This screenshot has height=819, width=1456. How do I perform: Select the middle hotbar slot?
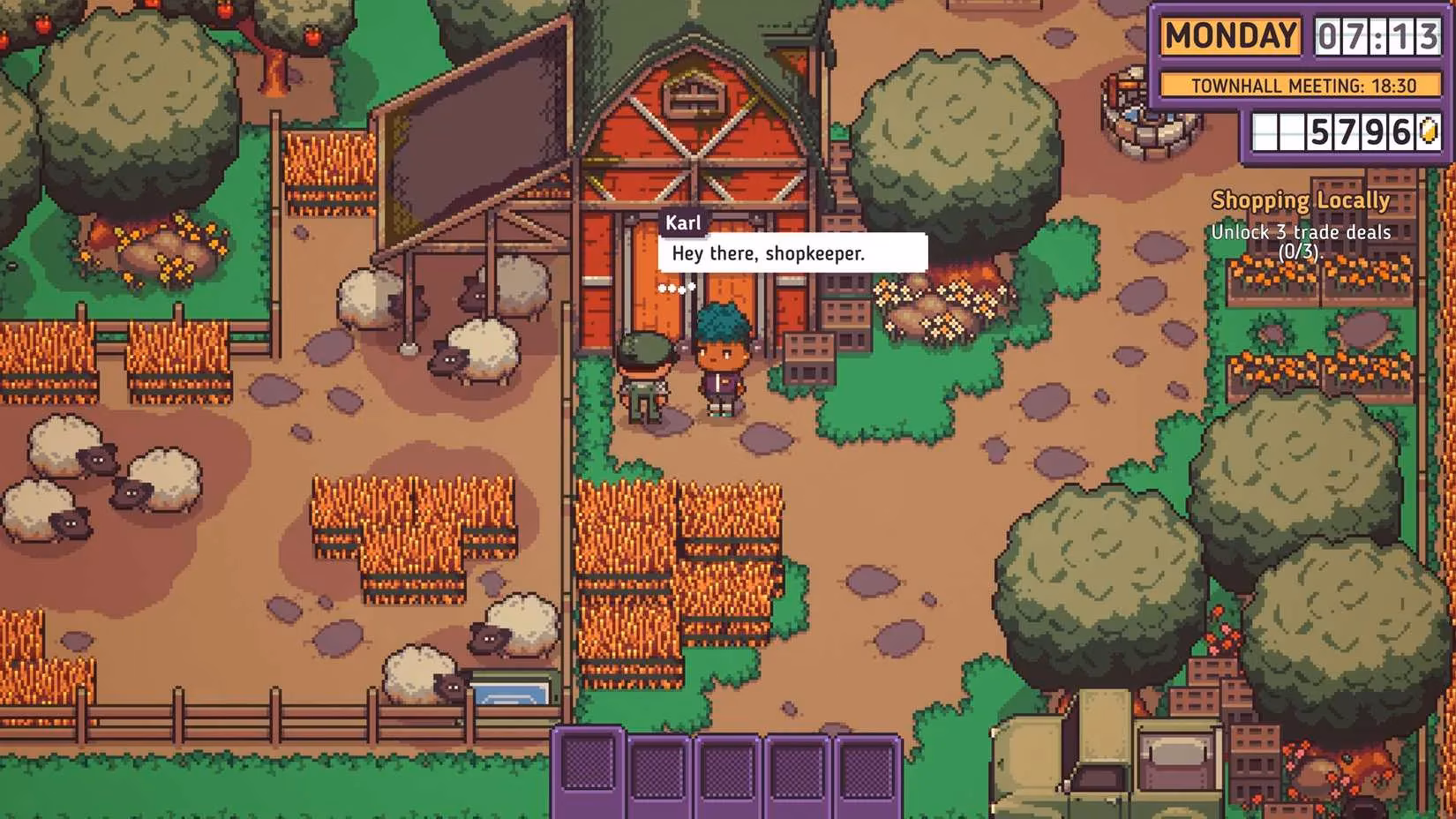point(725,768)
